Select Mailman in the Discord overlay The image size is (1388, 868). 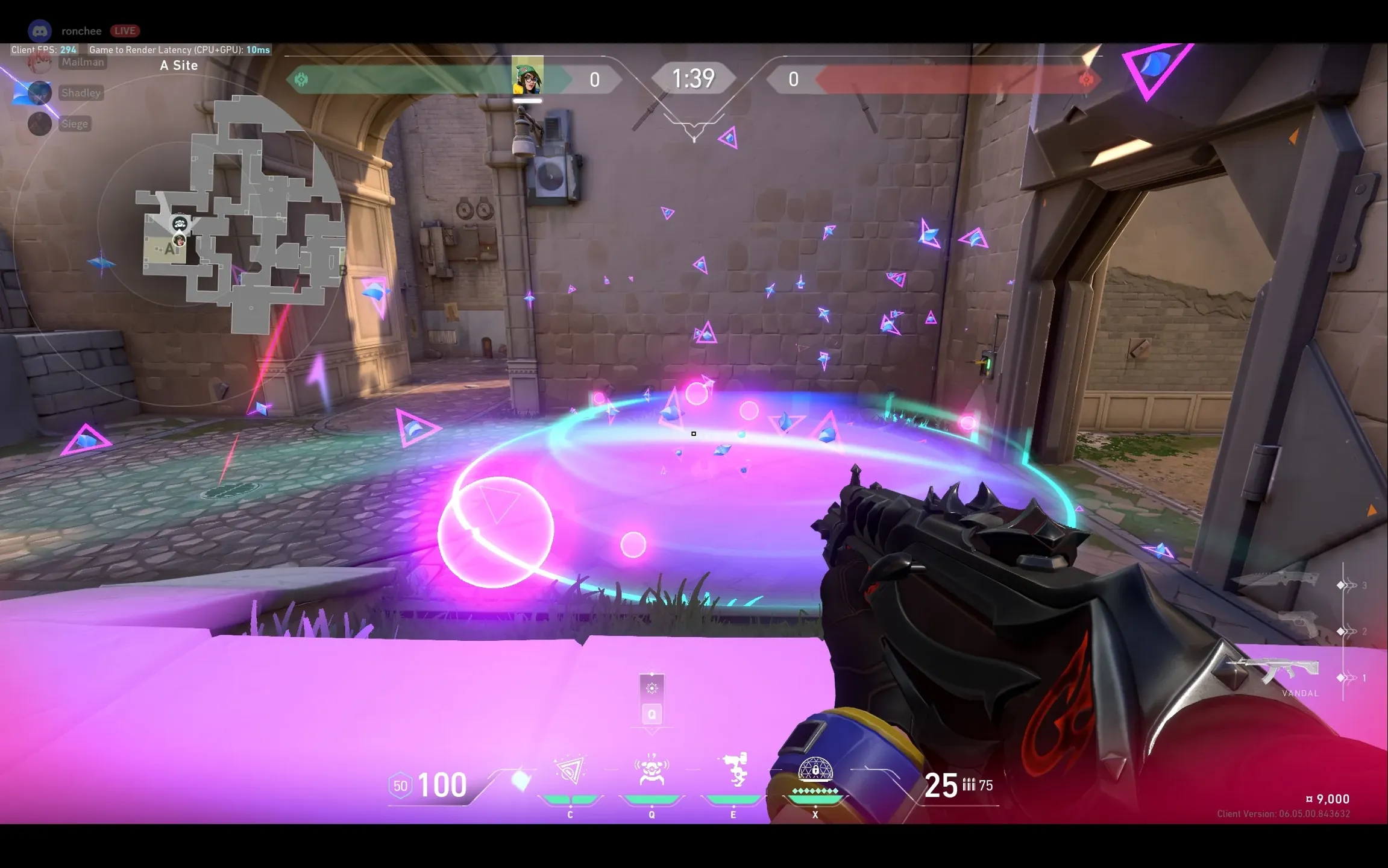click(83, 62)
